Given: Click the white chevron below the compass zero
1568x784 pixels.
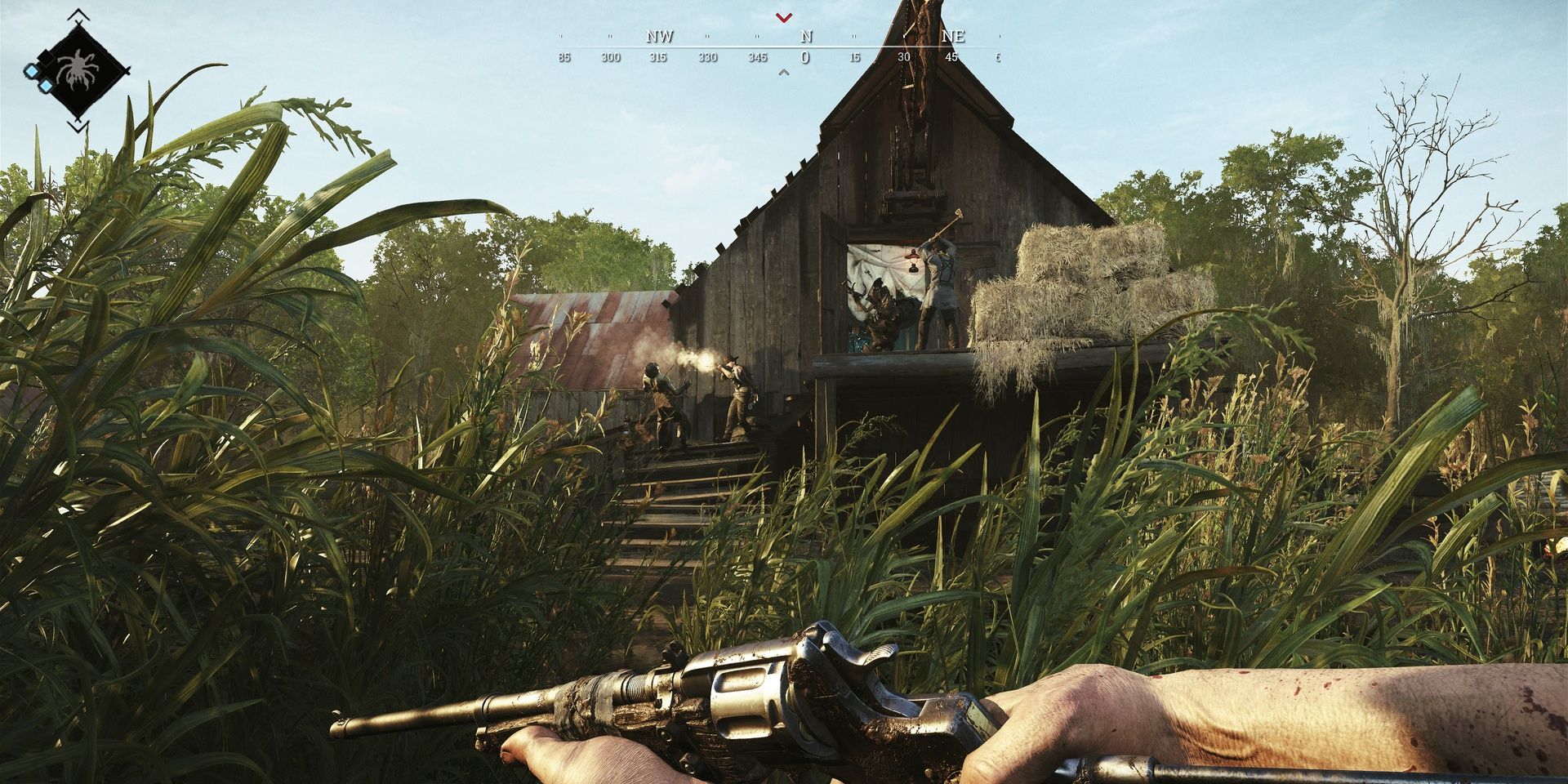Looking at the screenshot, I should pos(784,72).
